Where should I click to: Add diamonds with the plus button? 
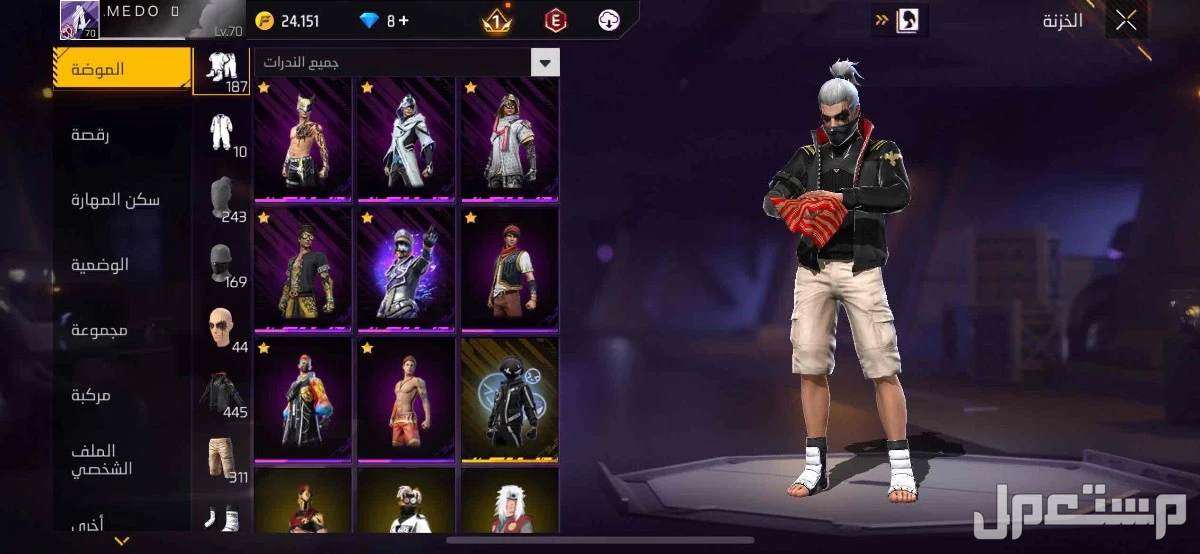[404, 21]
